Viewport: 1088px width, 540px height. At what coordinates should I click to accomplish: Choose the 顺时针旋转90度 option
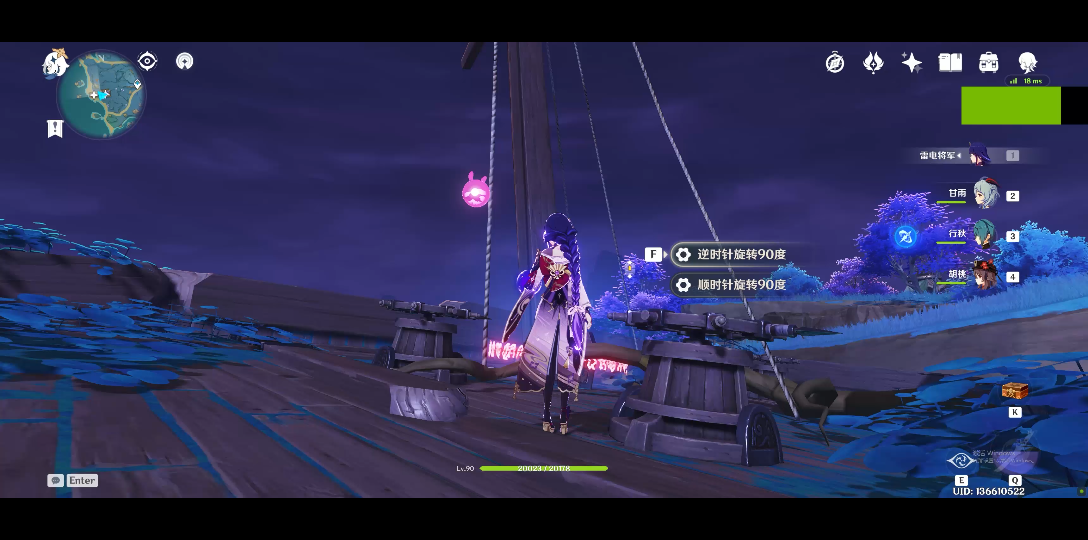[731, 285]
